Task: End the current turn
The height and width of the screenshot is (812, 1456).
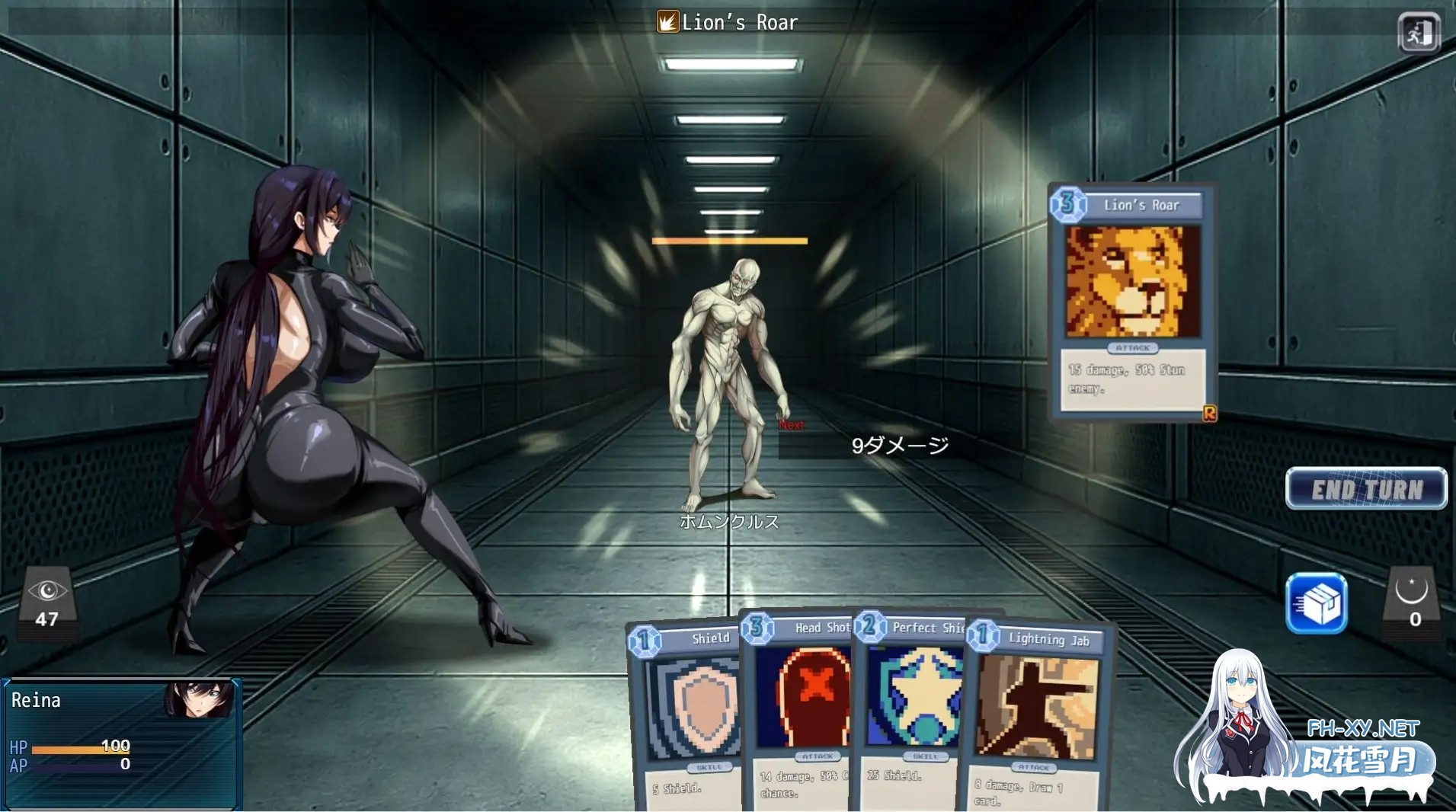Action: (x=1366, y=488)
